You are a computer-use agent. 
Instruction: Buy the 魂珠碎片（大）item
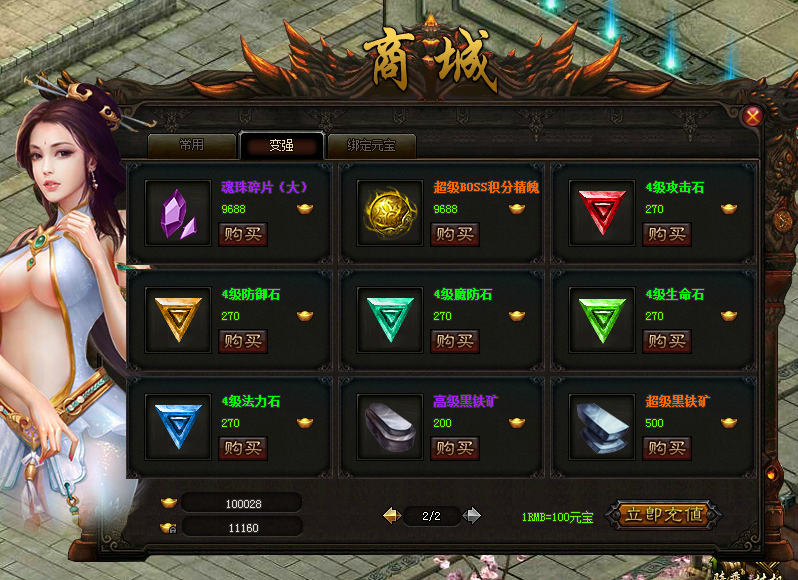coord(243,234)
